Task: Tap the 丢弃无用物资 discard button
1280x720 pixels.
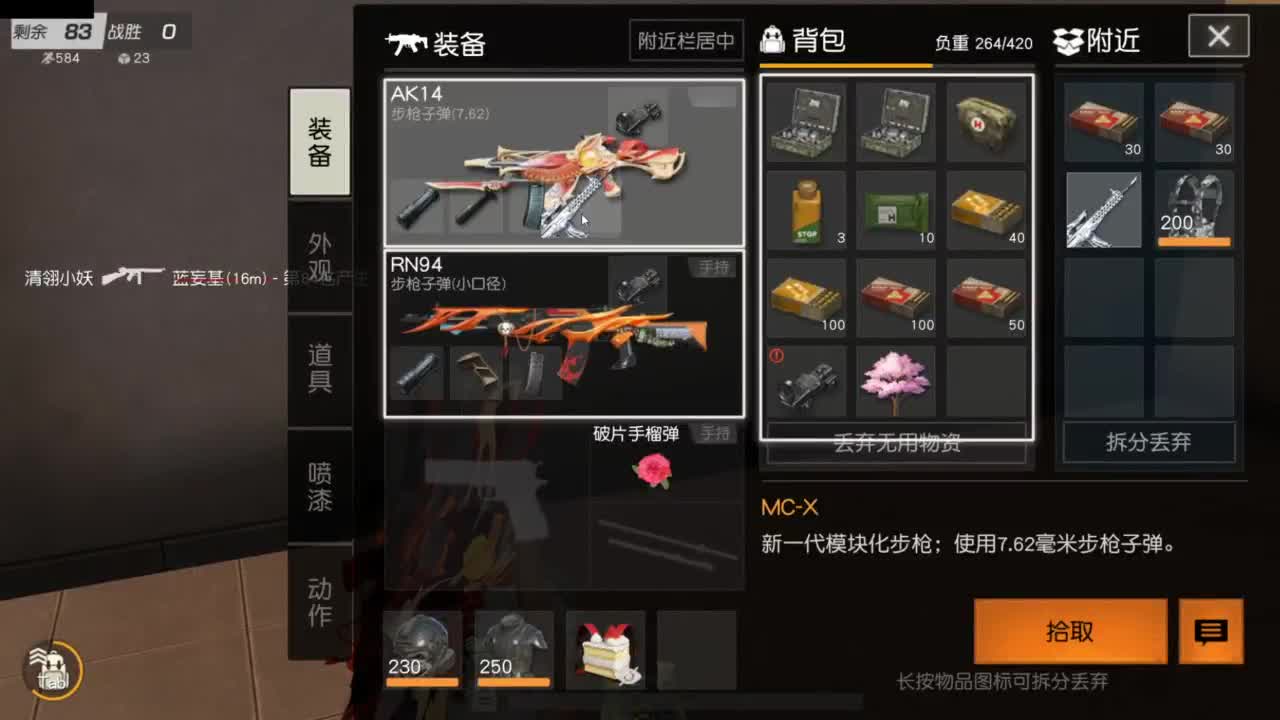Action: tap(896, 443)
